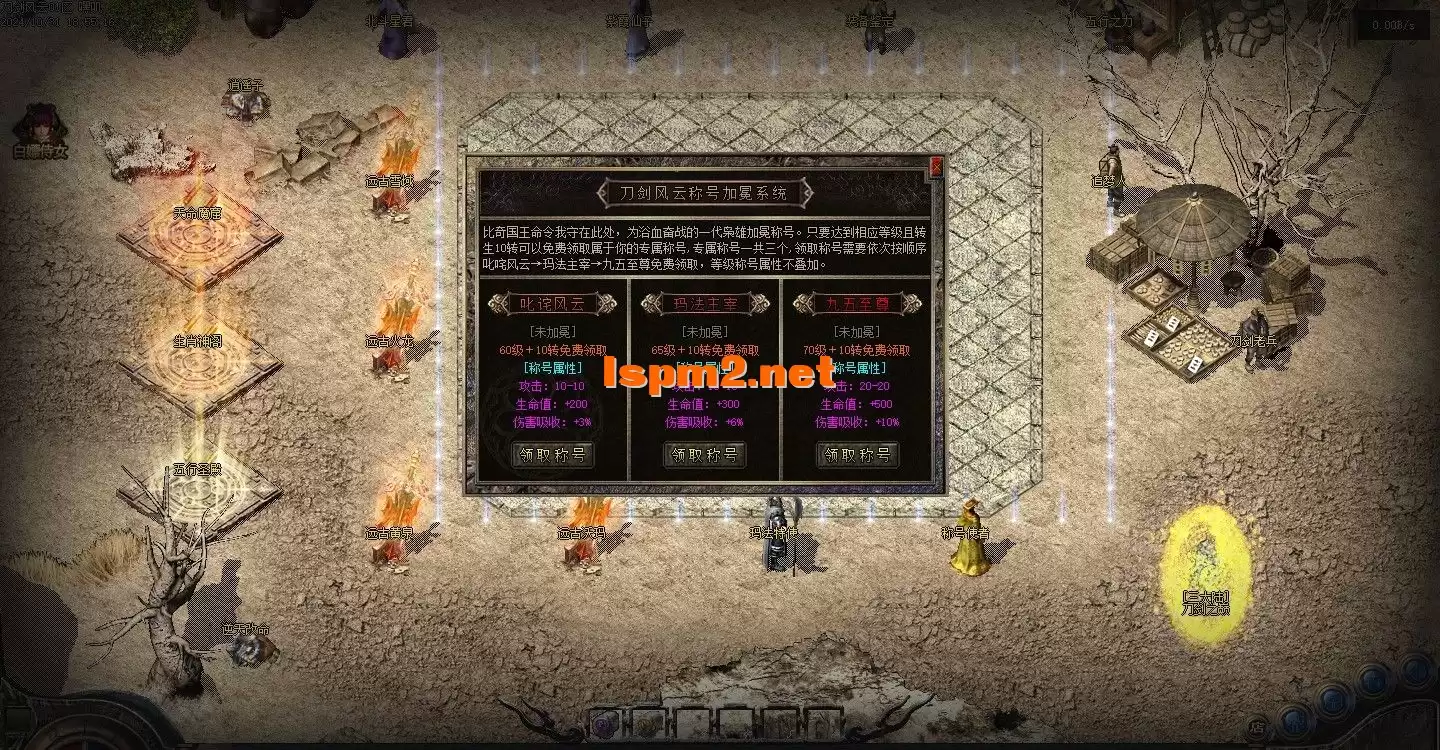Viewport: 1440px width, 750px height.
Task: Claim the 叱咤风云 title
Action: point(553,455)
